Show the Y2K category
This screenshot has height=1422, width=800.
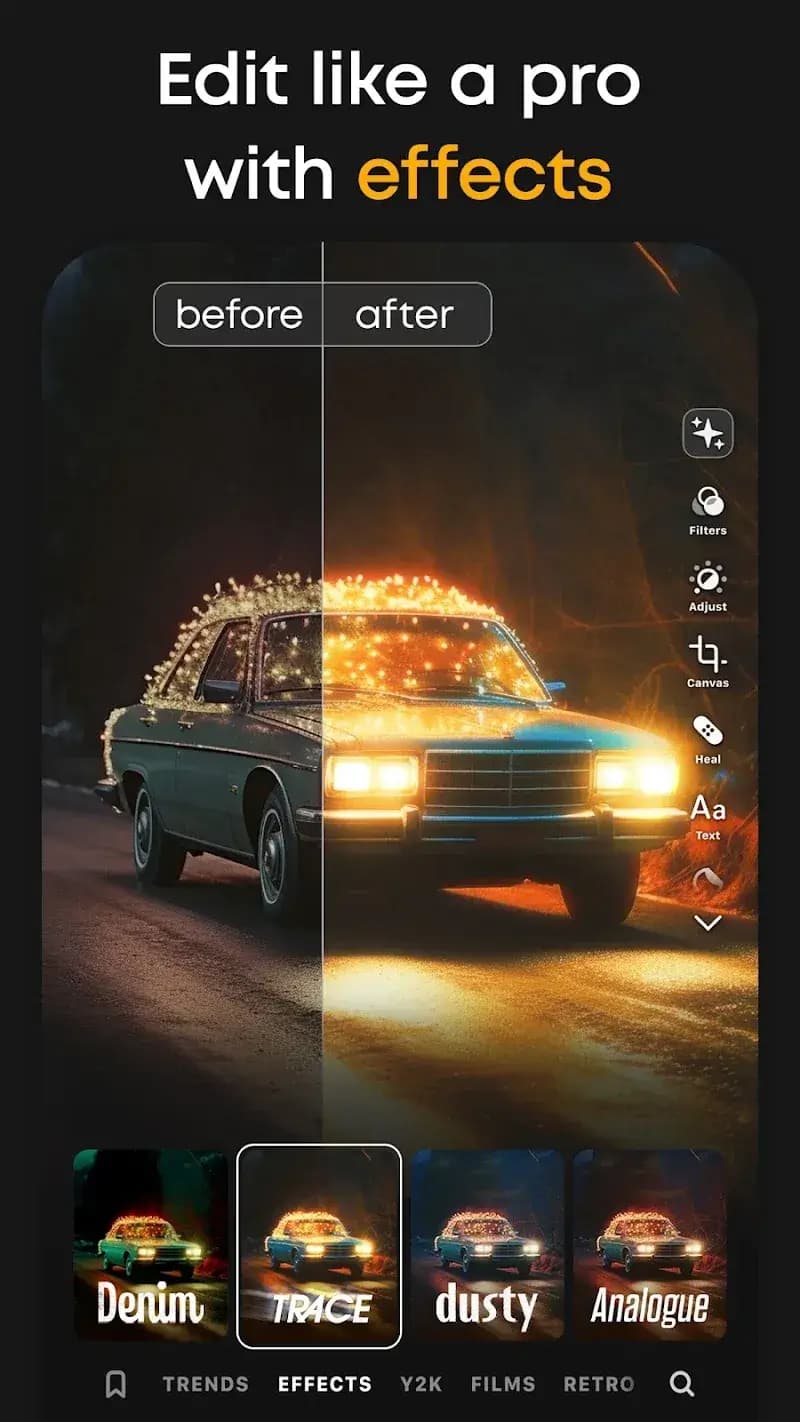(x=421, y=1384)
